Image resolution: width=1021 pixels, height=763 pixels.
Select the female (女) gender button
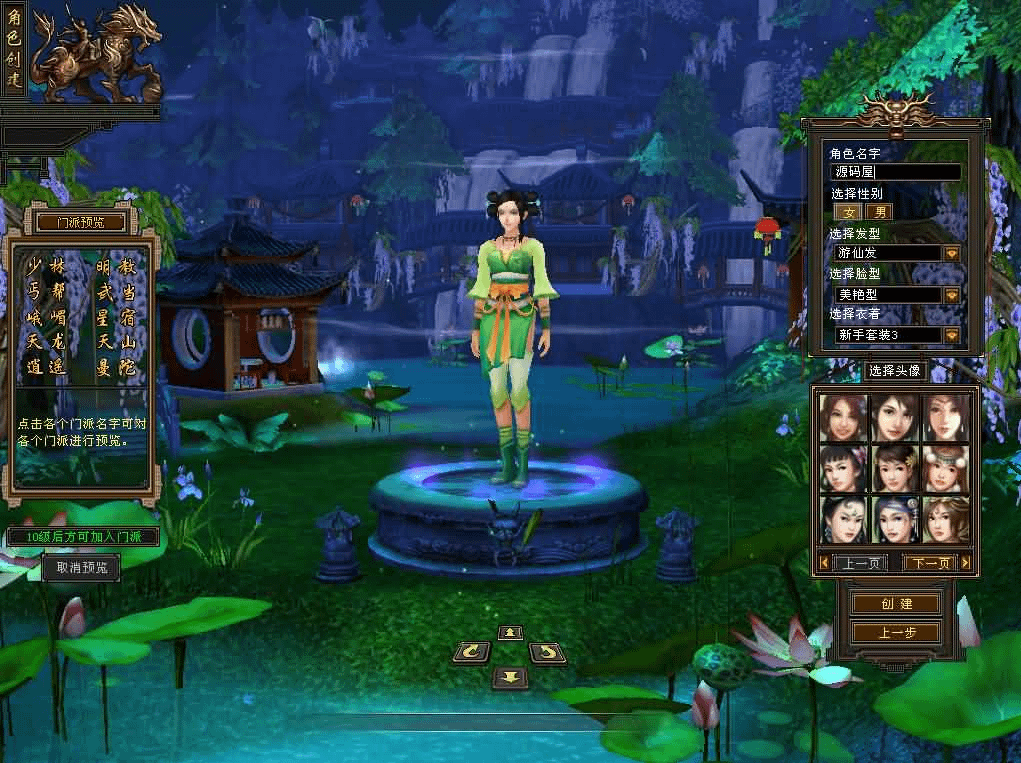tap(849, 212)
